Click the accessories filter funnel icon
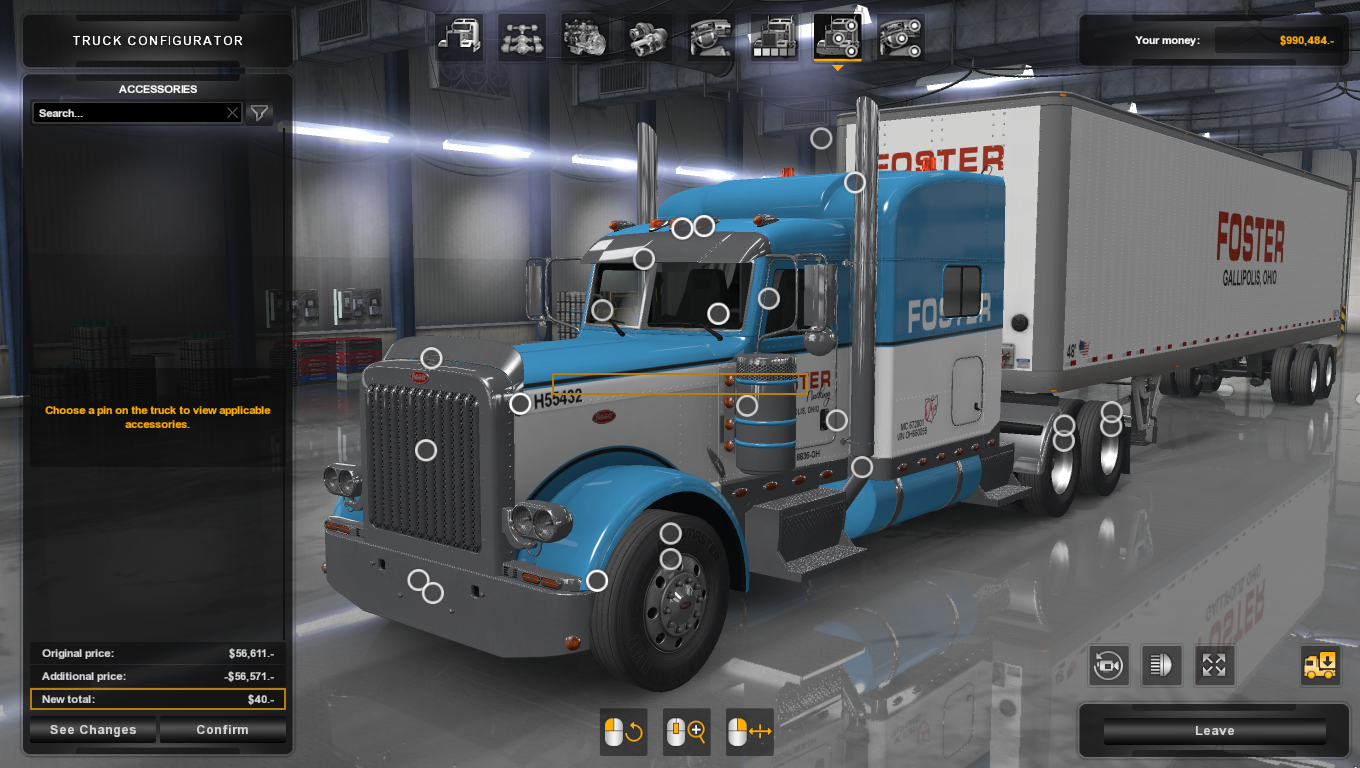1360x768 pixels. click(259, 113)
